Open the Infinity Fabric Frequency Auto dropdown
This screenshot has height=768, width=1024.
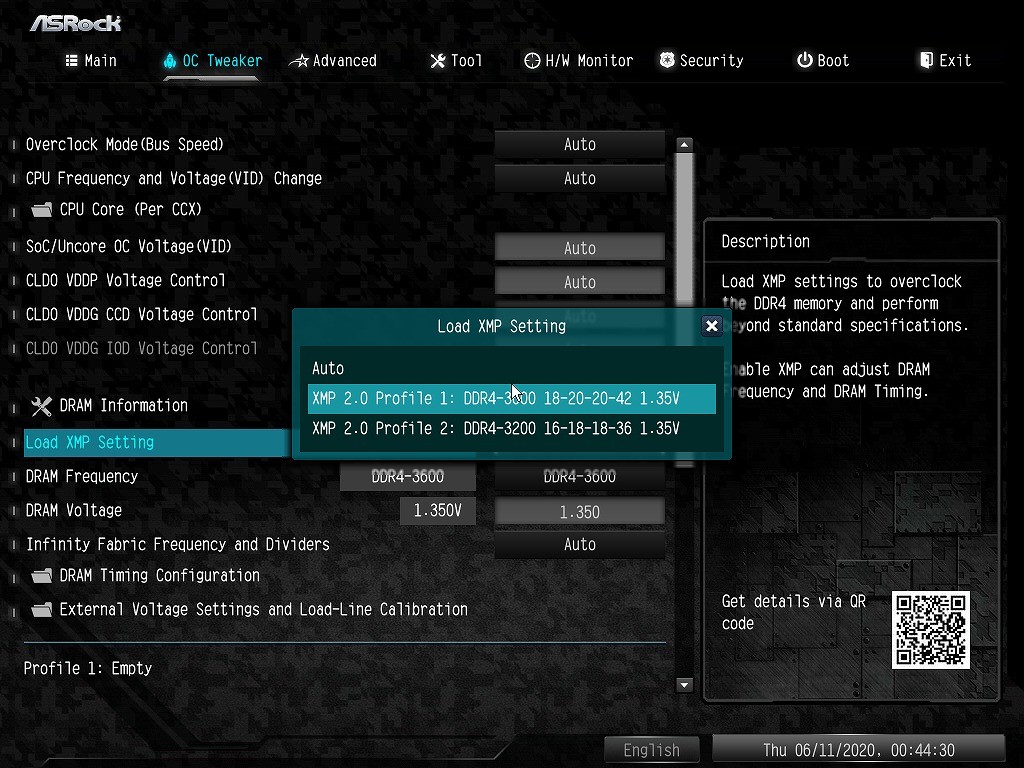click(579, 545)
